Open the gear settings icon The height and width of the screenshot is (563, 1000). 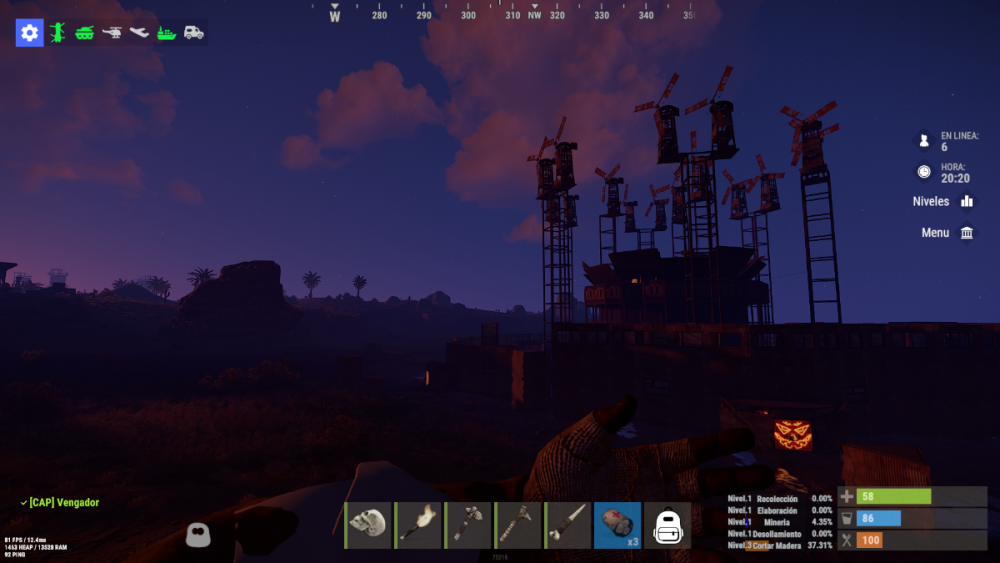pos(29,33)
